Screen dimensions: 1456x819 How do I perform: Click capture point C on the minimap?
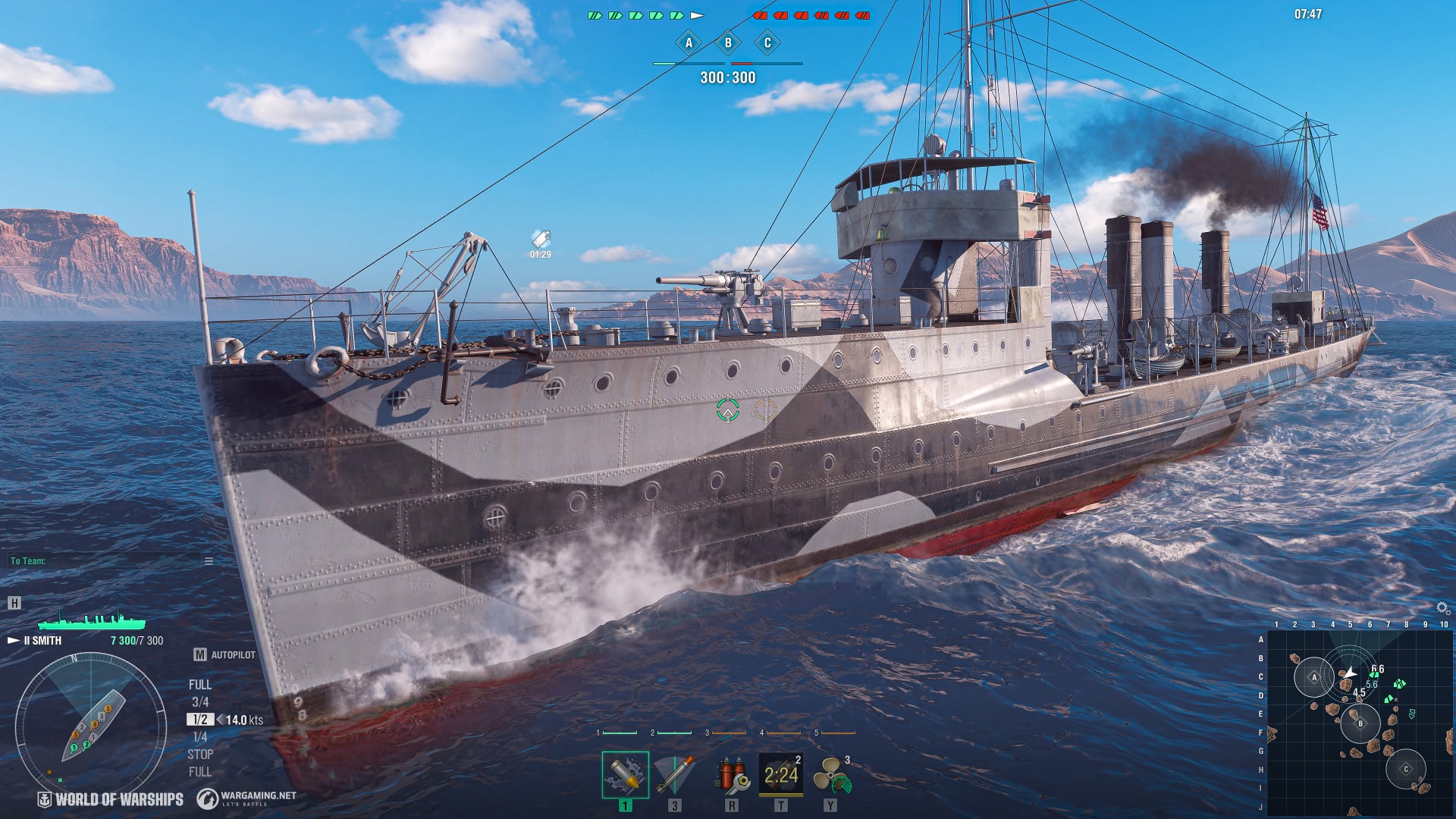point(1405,769)
